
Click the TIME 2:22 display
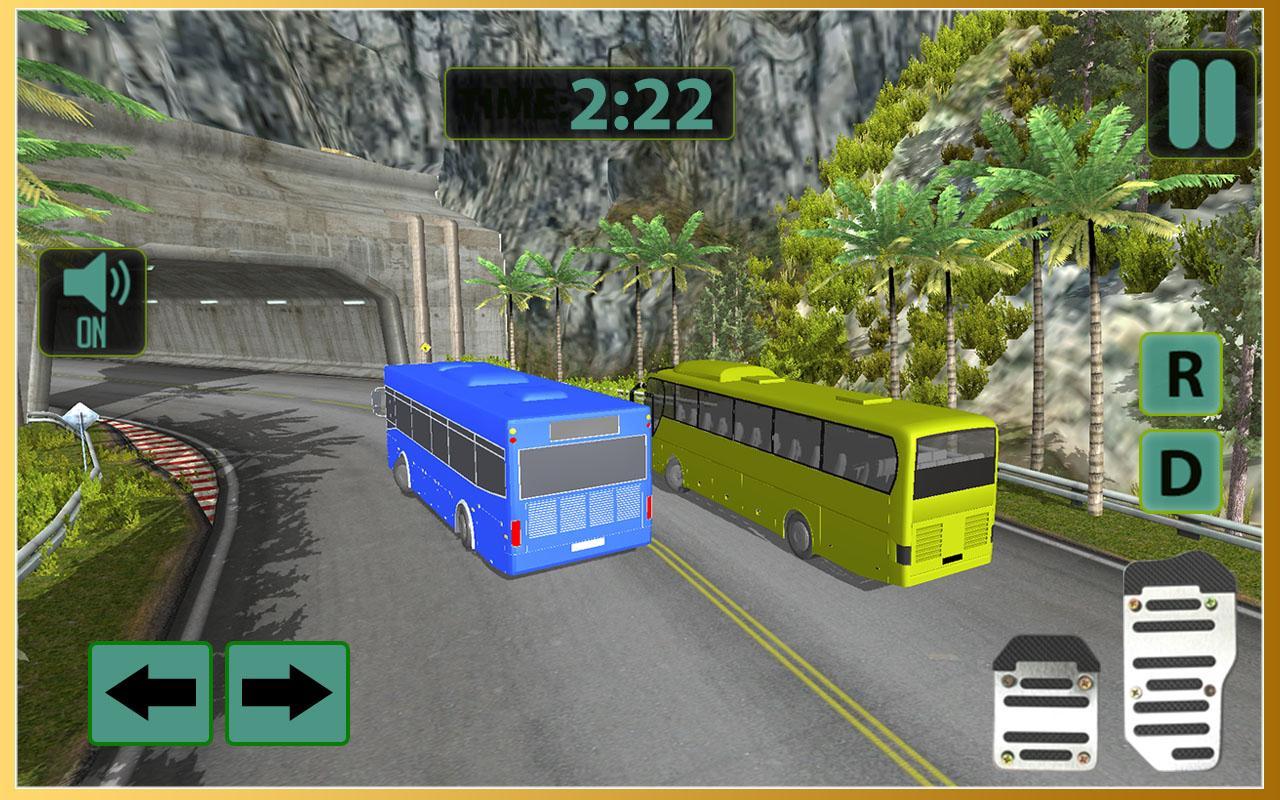(590, 102)
